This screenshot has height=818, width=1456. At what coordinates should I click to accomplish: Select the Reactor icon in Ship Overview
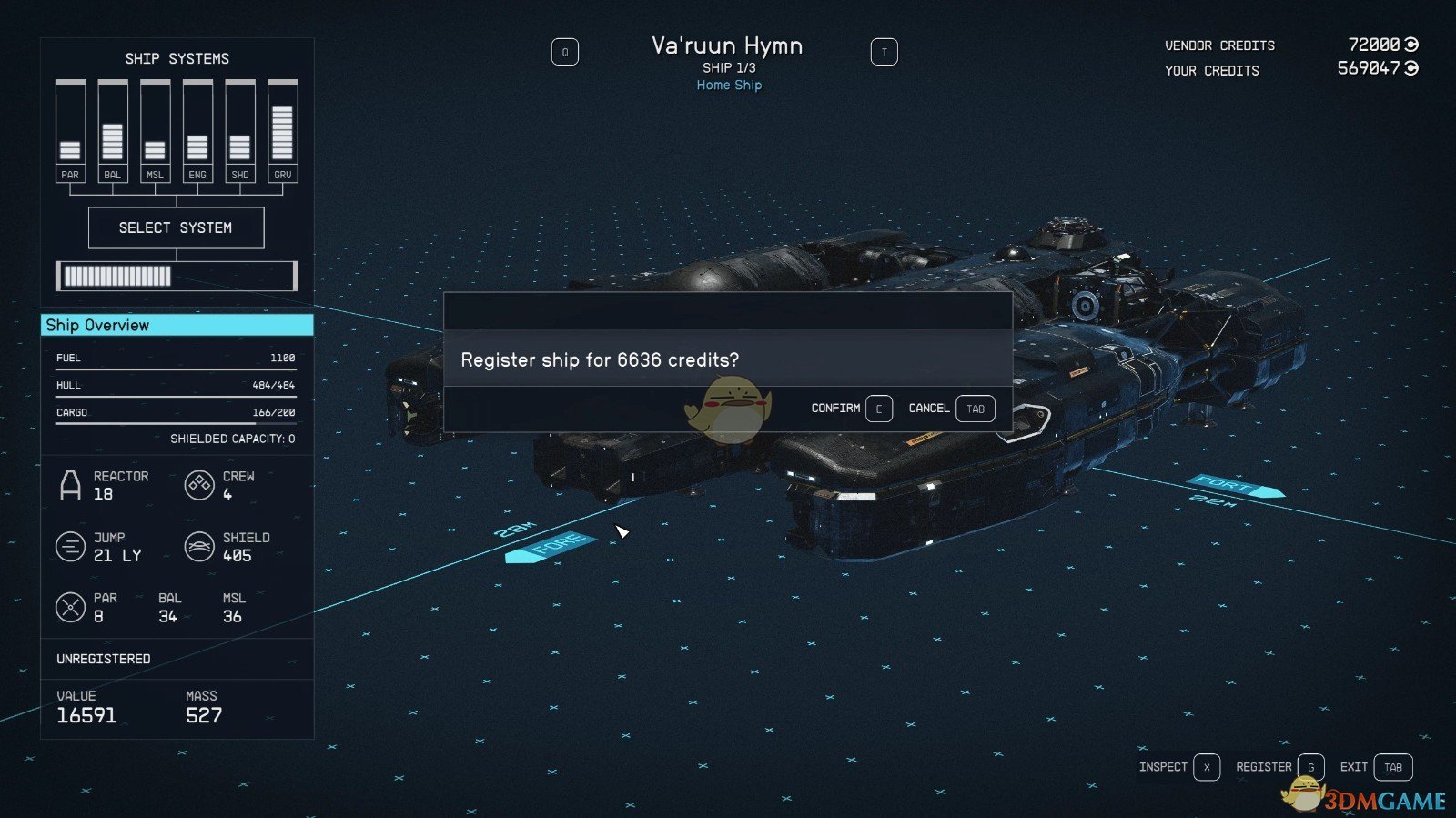tap(71, 485)
